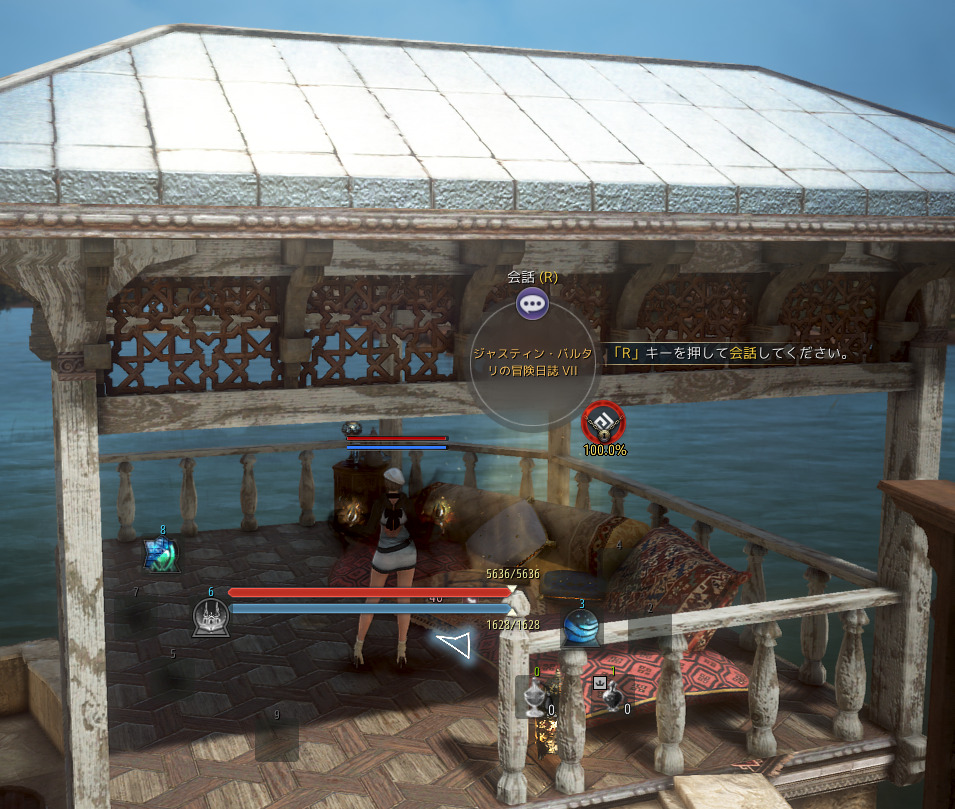Use the silver castle icon in slot 6
The width and height of the screenshot is (955, 809).
click(x=211, y=618)
